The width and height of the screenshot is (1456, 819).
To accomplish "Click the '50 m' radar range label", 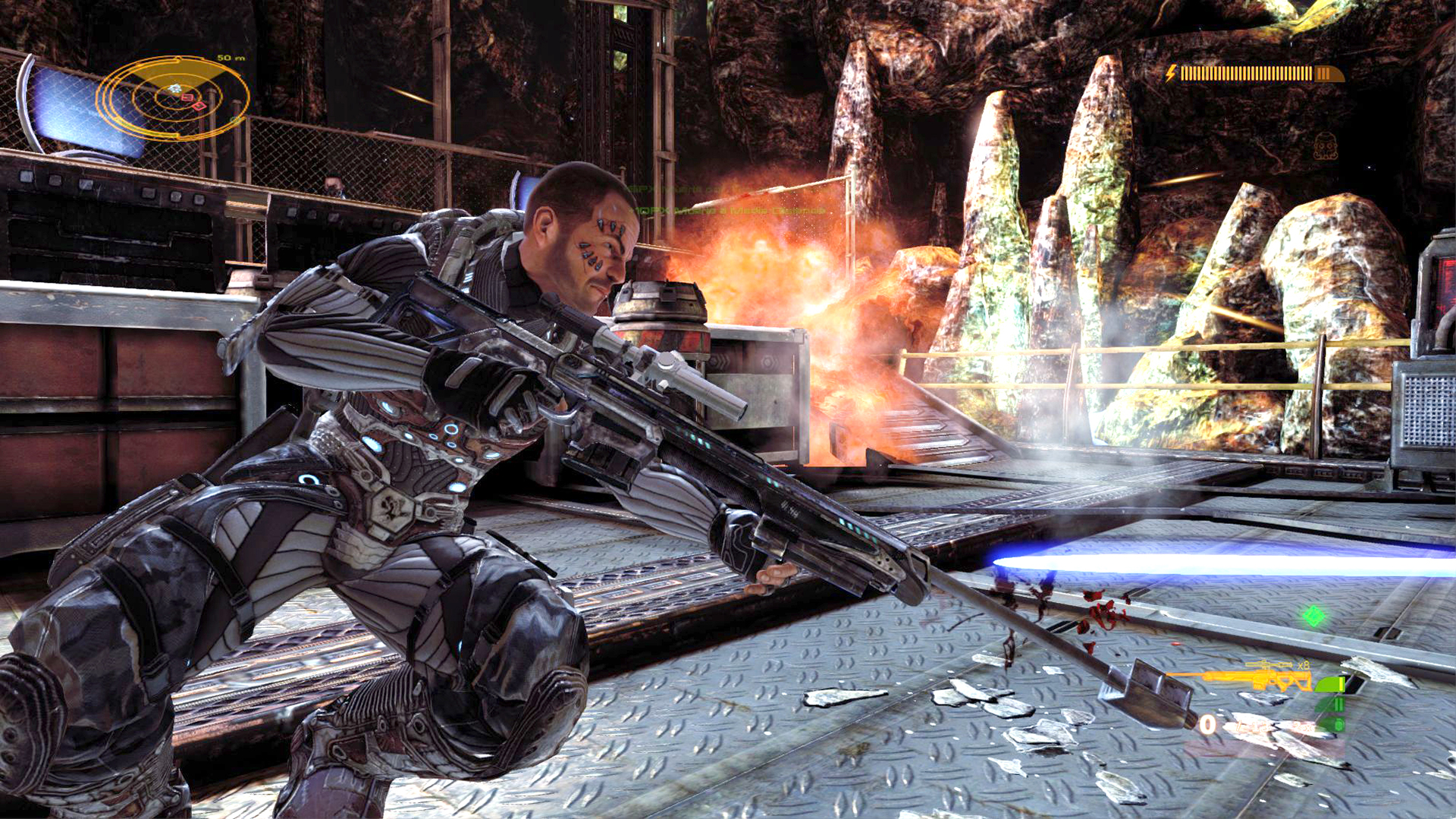I will point(231,58).
